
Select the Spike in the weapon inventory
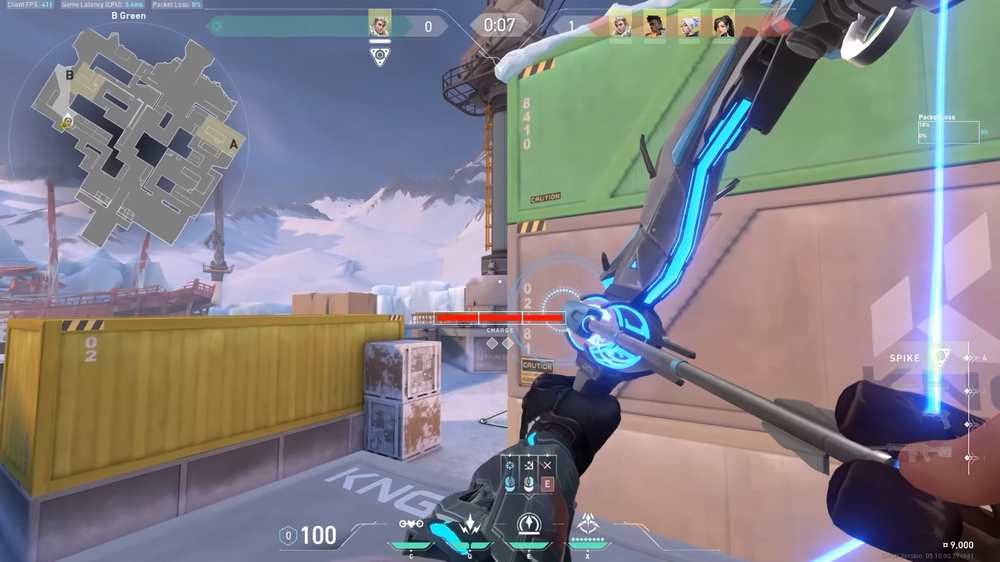(x=938, y=357)
